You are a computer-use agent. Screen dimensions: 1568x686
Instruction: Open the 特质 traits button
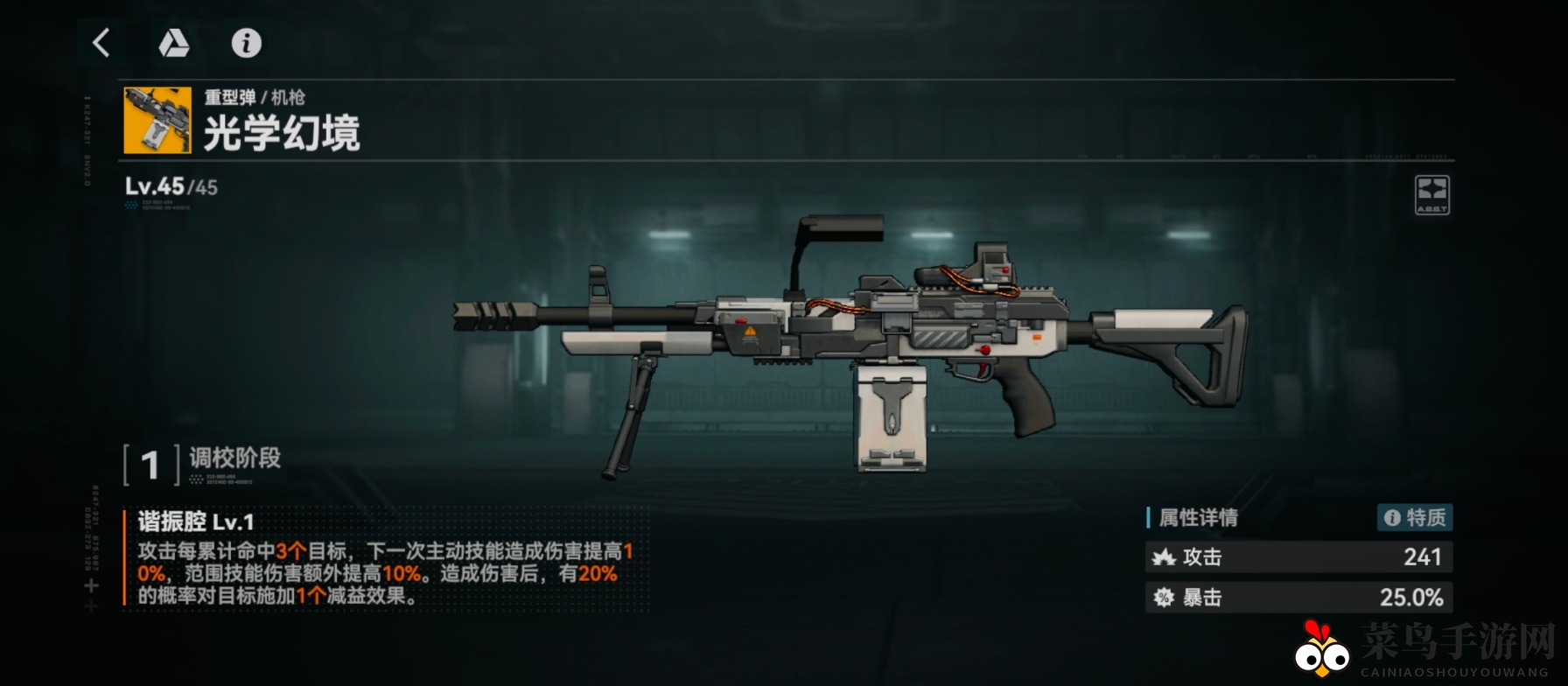[1415, 518]
